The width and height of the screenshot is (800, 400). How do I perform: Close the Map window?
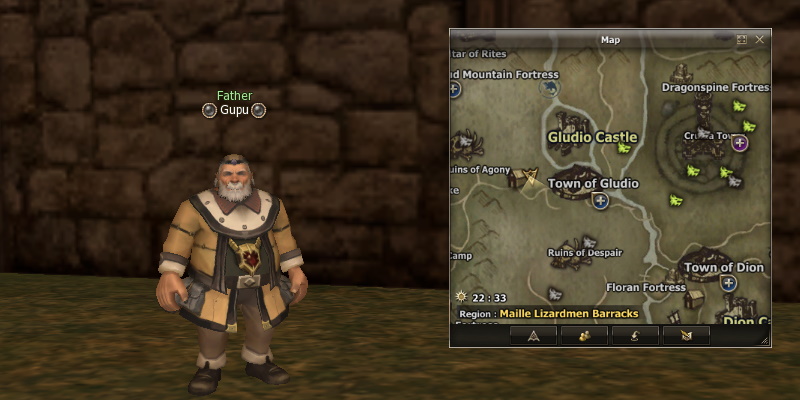[x=760, y=40]
